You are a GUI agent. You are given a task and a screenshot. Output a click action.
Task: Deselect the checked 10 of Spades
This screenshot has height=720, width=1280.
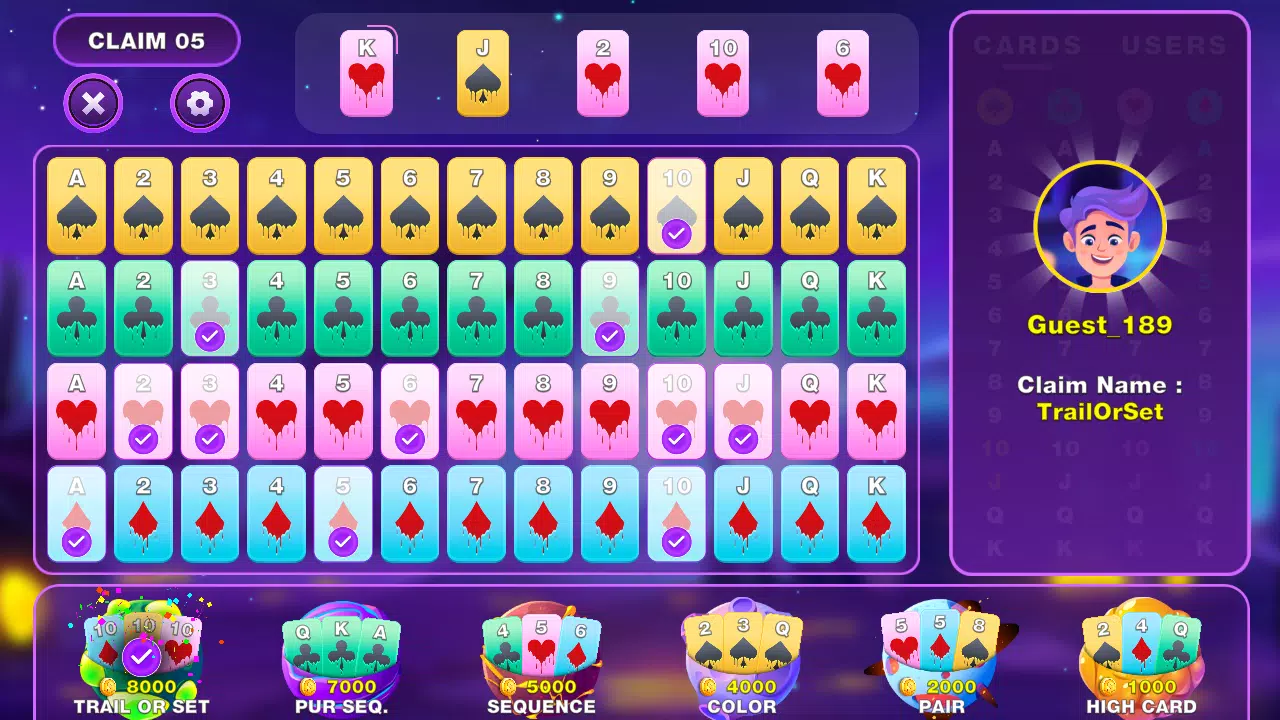[x=676, y=205]
